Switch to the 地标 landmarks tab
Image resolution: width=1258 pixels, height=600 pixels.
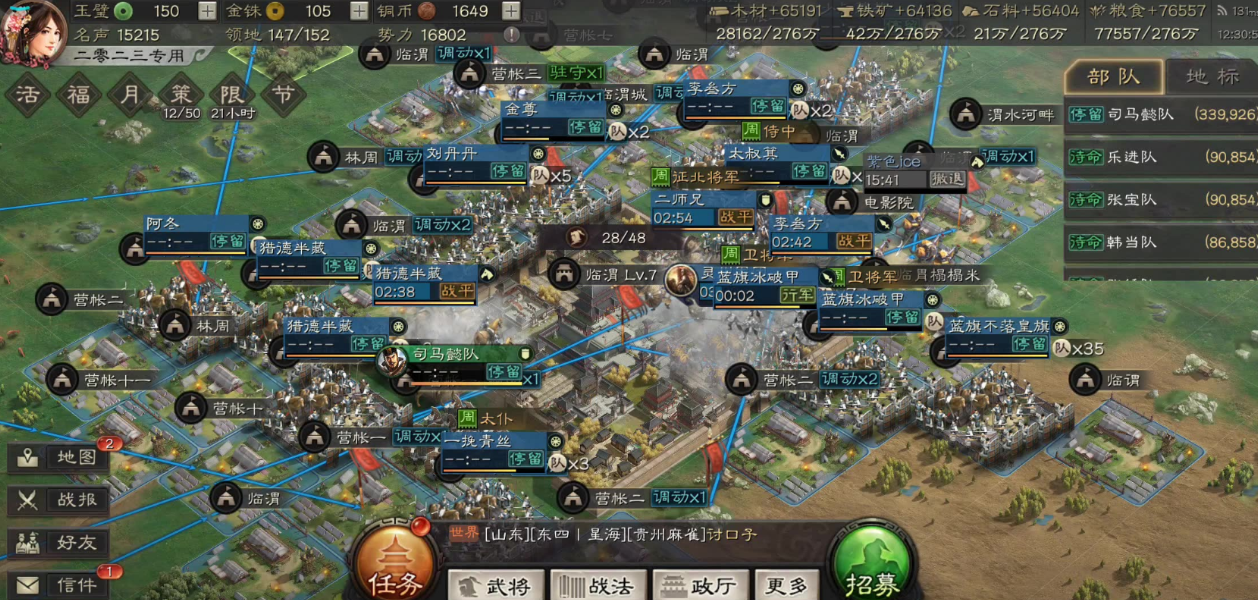(1212, 77)
